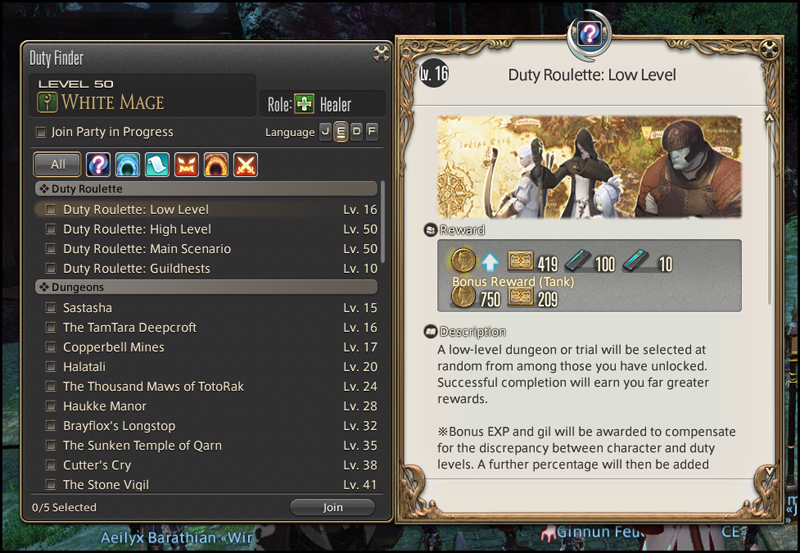The image size is (800, 553).
Task: Set language to Japanese (J)
Action: tap(325, 132)
